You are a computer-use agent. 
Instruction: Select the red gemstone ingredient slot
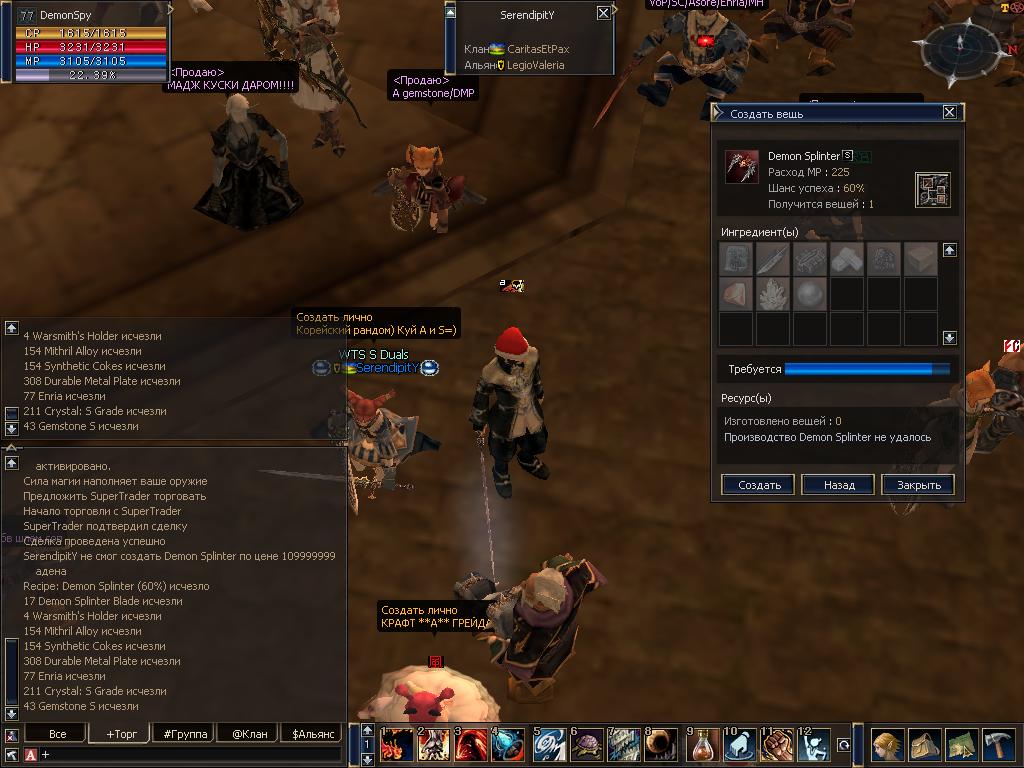[736, 294]
